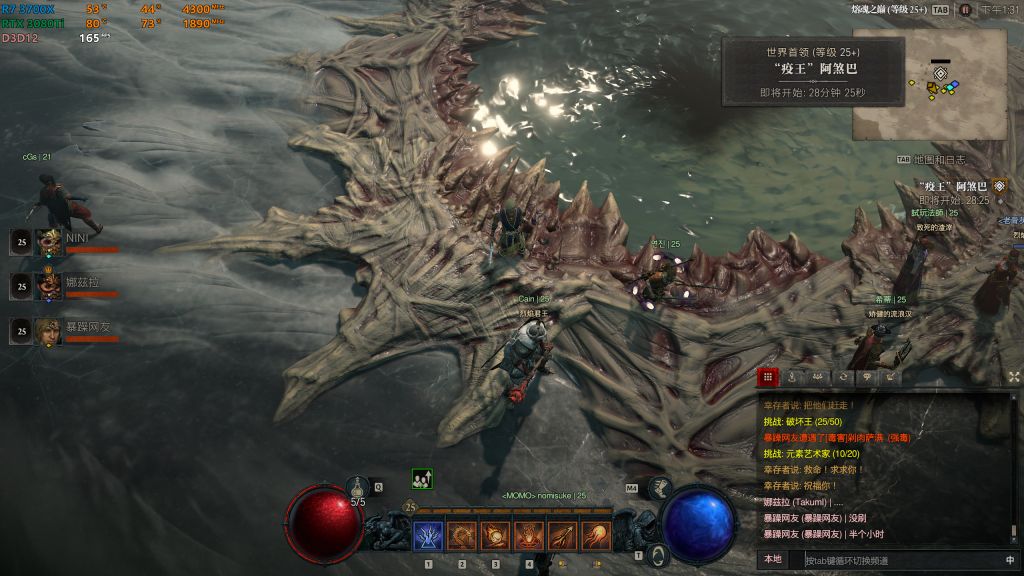Expand the chat window with arrows icon

click(x=1014, y=377)
